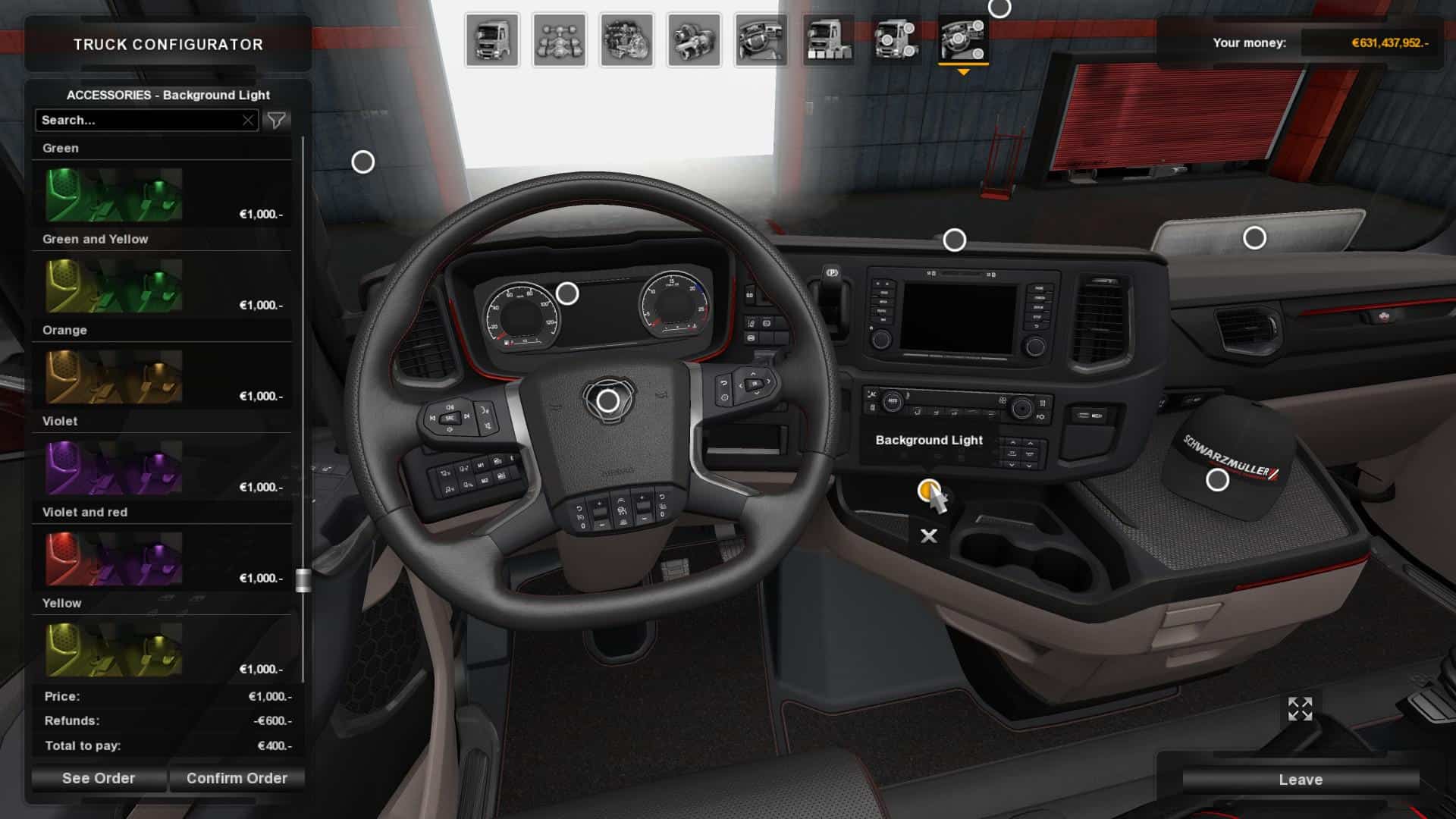Clear the search box with the X
Image resolution: width=1456 pixels, height=819 pixels.
pyautogui.click(x=248, y=121)
